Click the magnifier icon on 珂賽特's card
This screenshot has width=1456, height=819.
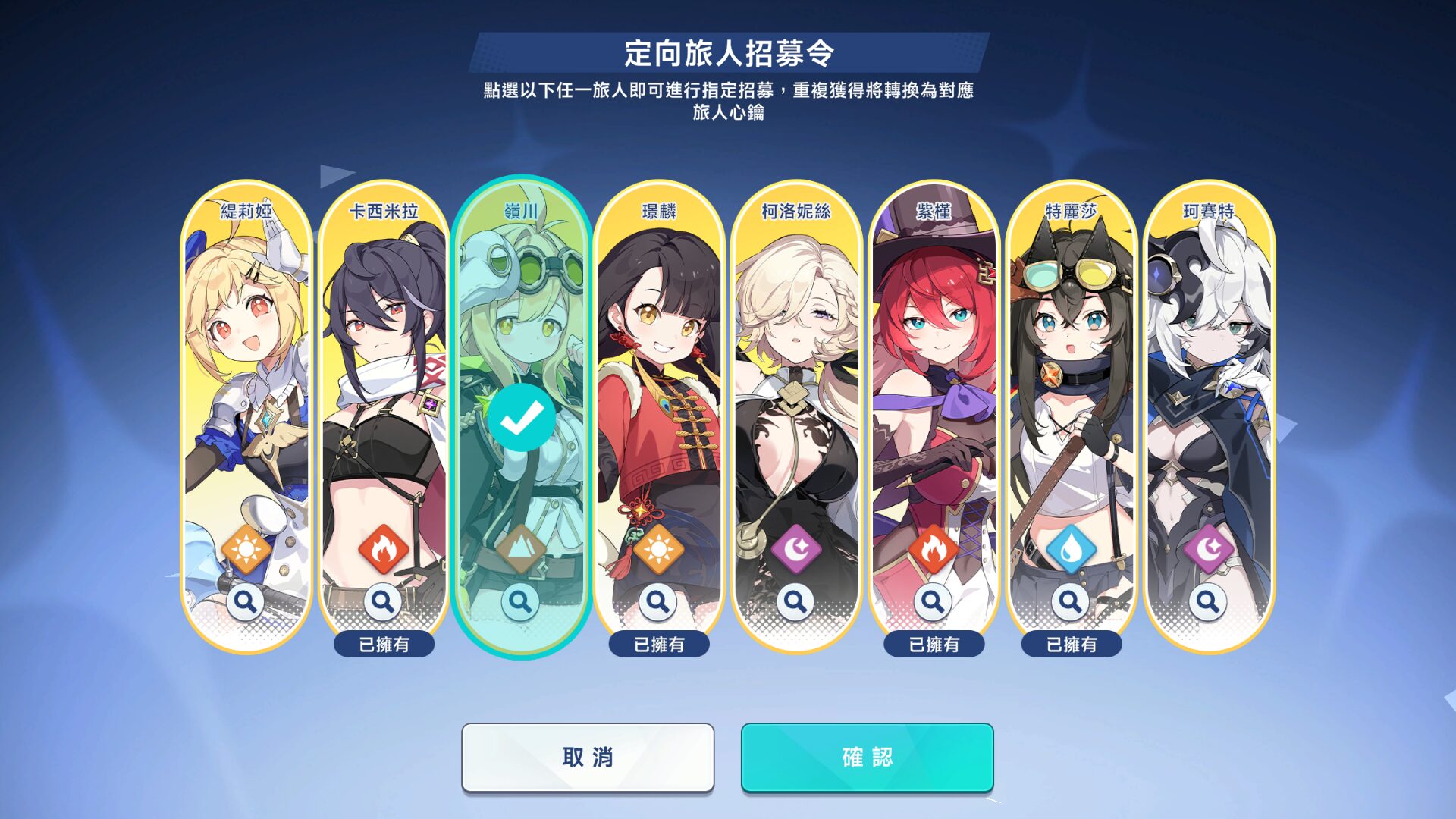(x=1209, y=601)
